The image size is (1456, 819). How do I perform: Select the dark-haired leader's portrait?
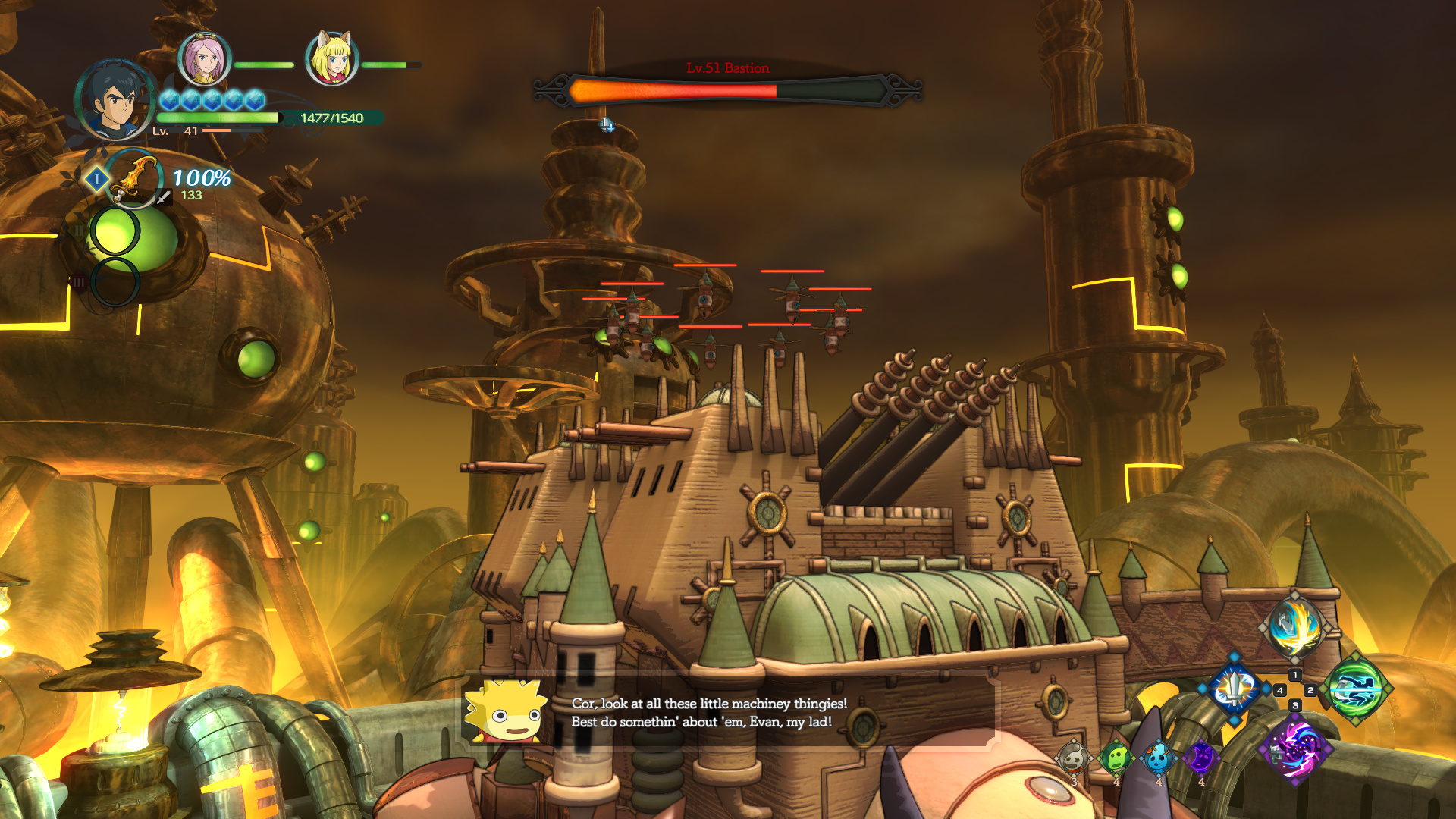(116, 100)
